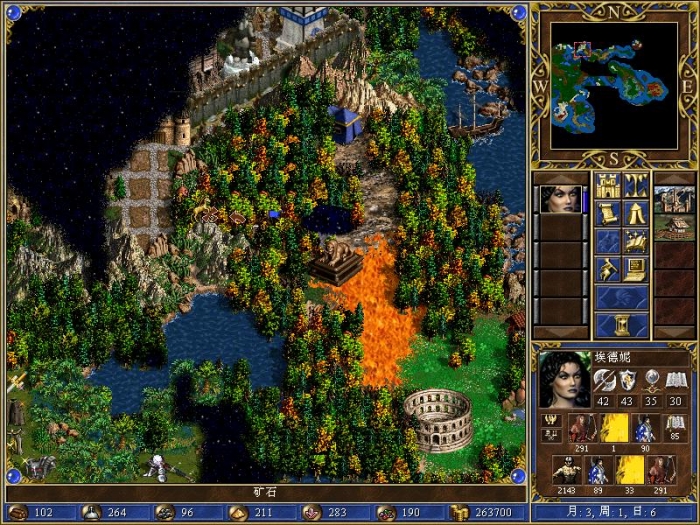Toggle the underground/surface view button
This screenshot has width=700, height=525.
(x=636, y=185)
